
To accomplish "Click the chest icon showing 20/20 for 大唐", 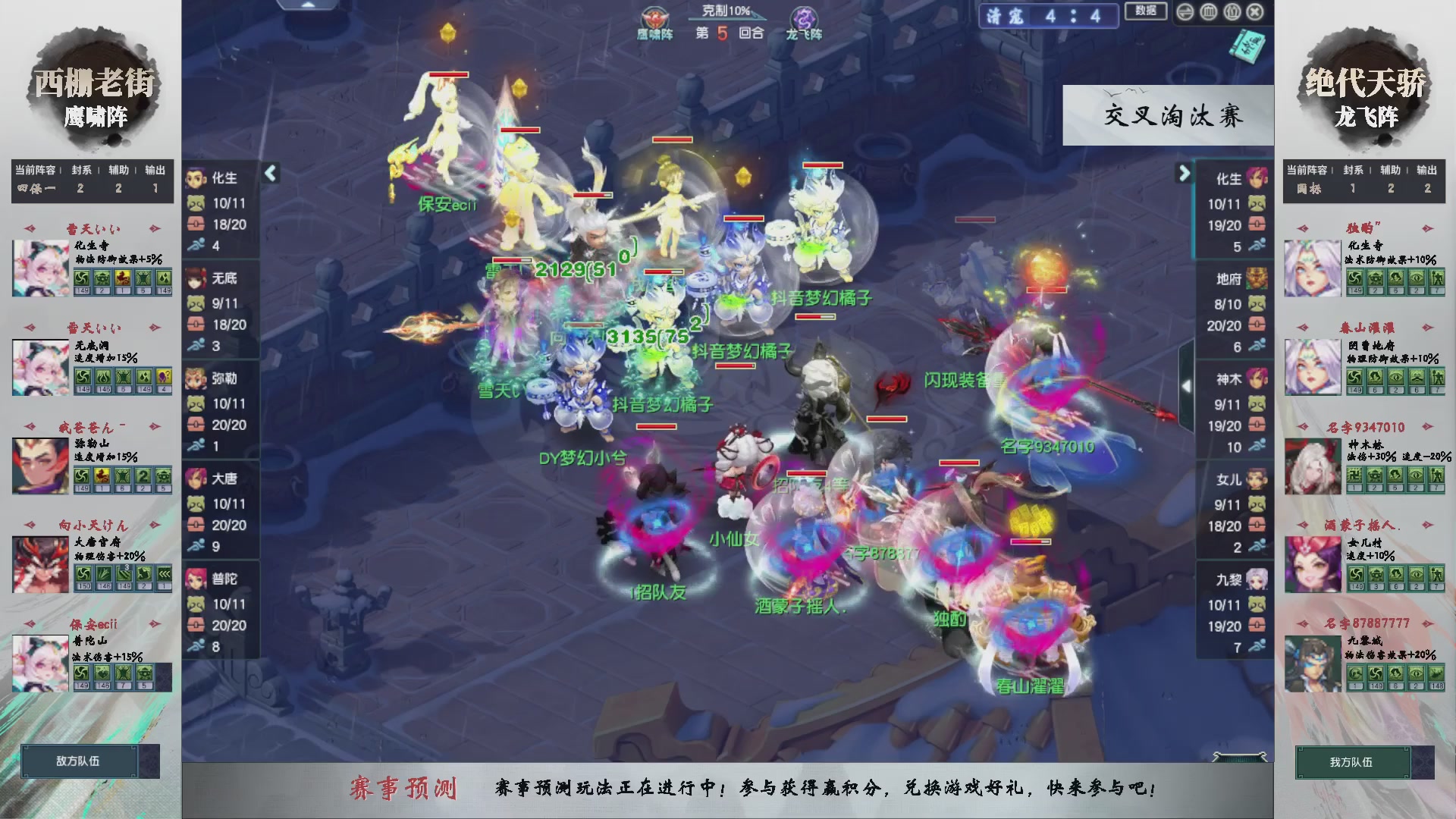I will click(196, 525).
